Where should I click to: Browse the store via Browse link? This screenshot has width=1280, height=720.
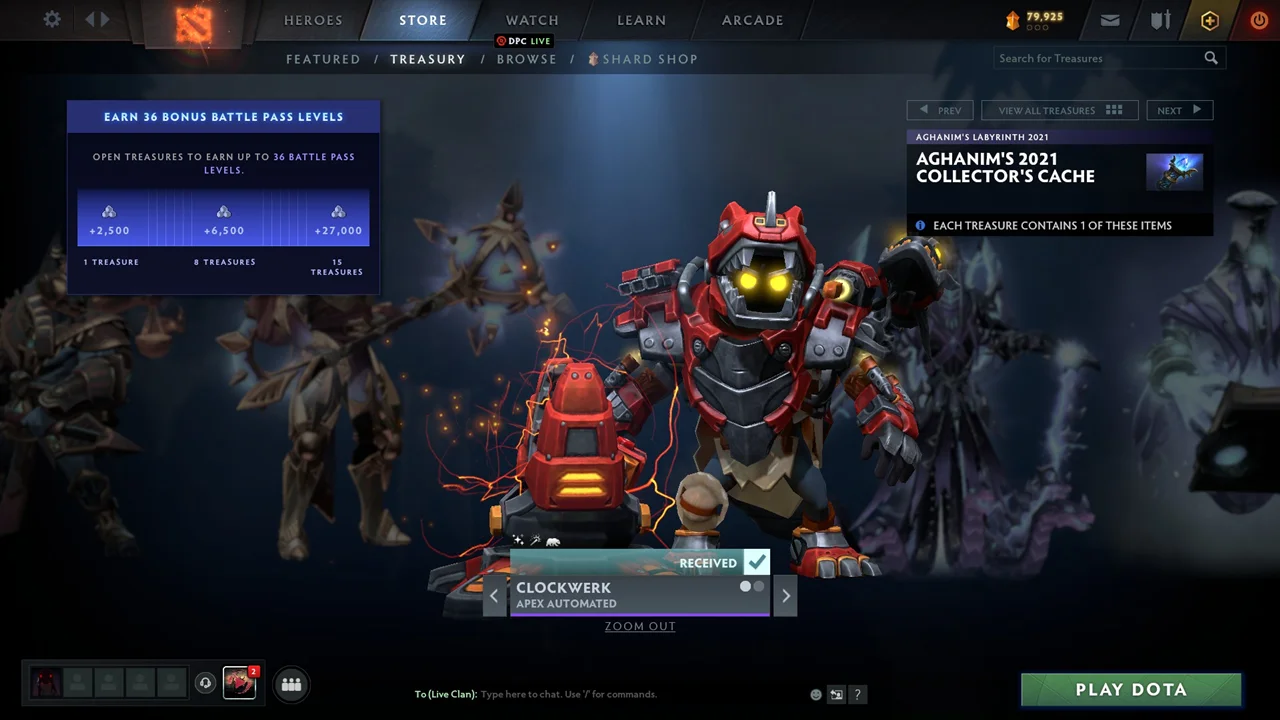click(x=526, y=59)
